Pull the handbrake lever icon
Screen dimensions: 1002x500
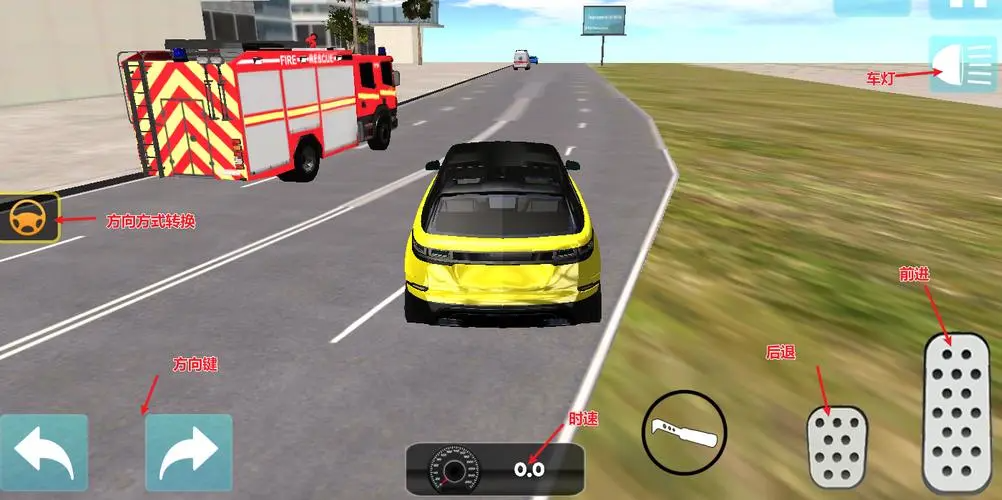pos(684,433)
